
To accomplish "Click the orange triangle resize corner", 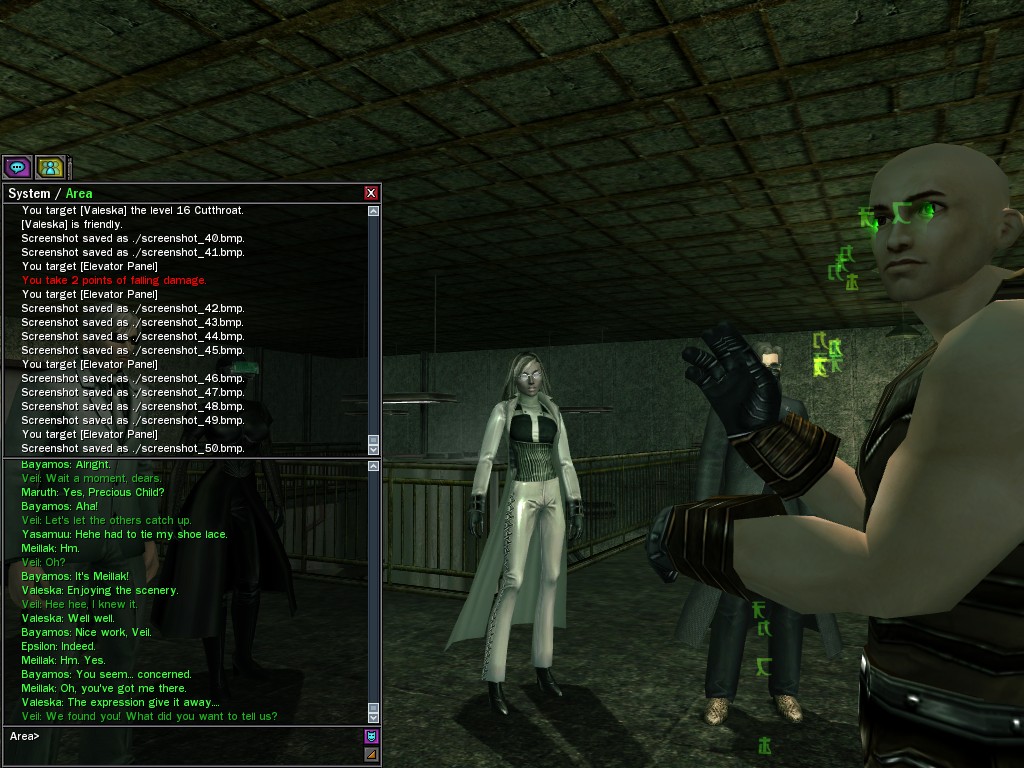I will pos(371,754).
